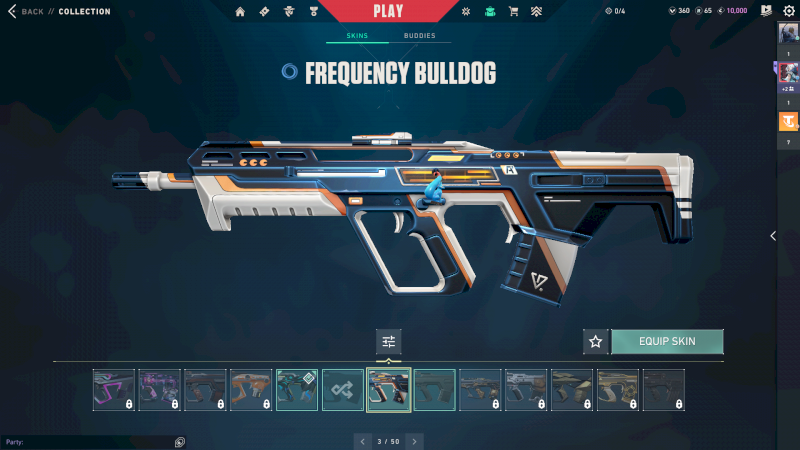This screenshot has height=450, width=800.
Task: Go to the next page of skins
Action: pos(415,440)
